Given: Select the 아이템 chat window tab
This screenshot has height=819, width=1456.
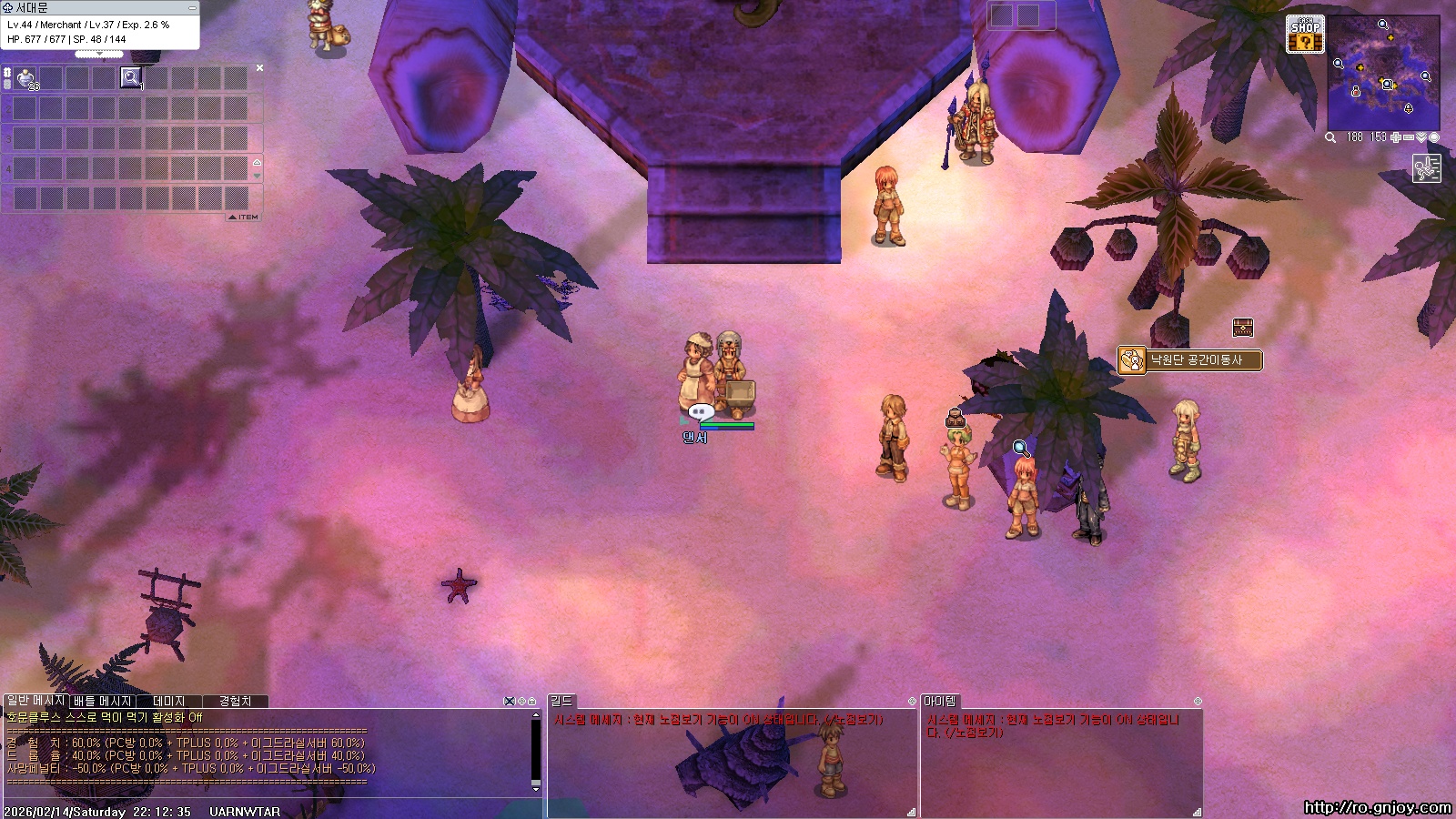Looking at the screenshot, I should [x=939, y=701].
